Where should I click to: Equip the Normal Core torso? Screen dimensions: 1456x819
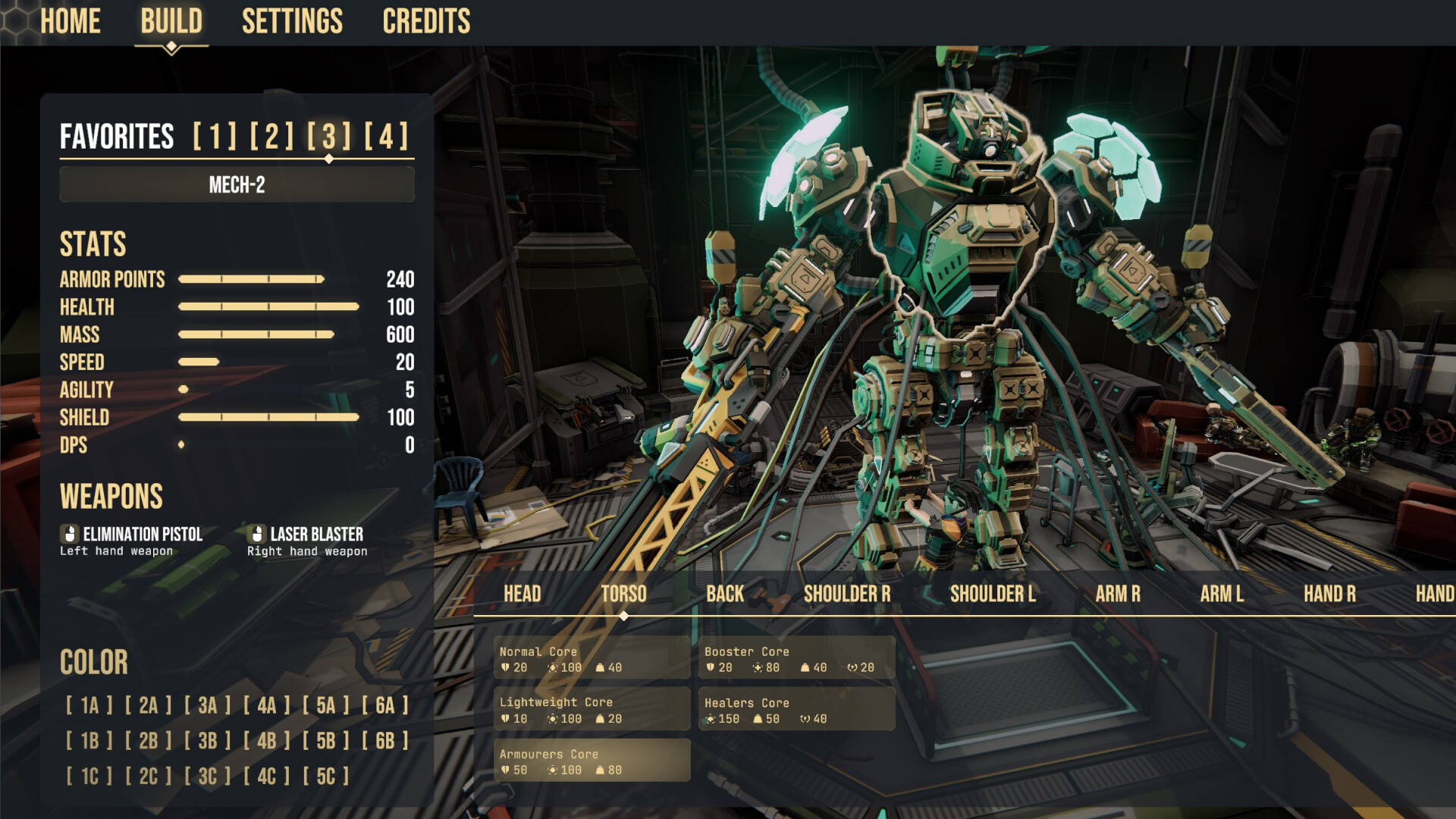[x=591, y=658]
